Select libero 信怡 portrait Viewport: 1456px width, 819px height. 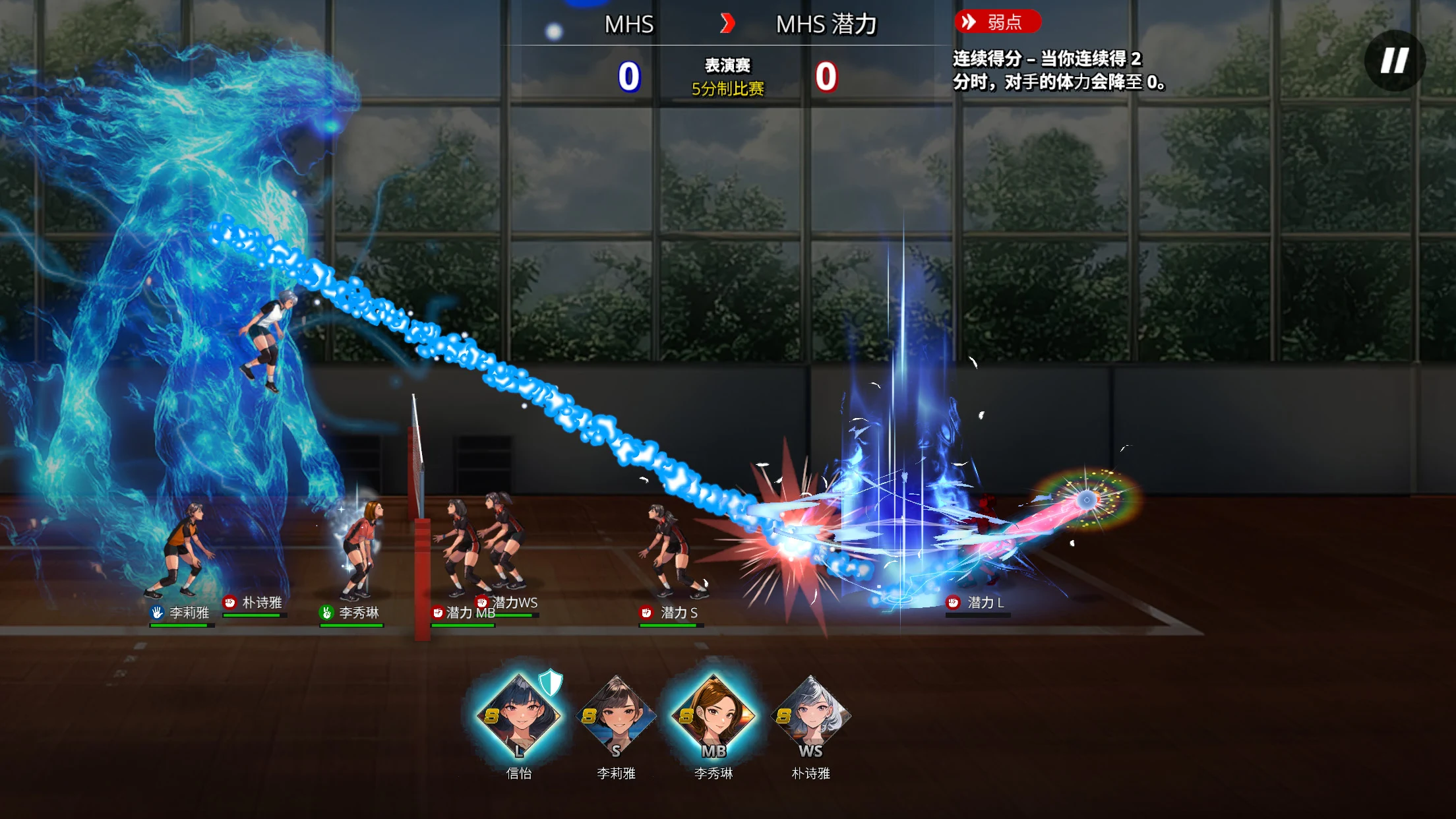pyautogui.click(x=519, y=716)
